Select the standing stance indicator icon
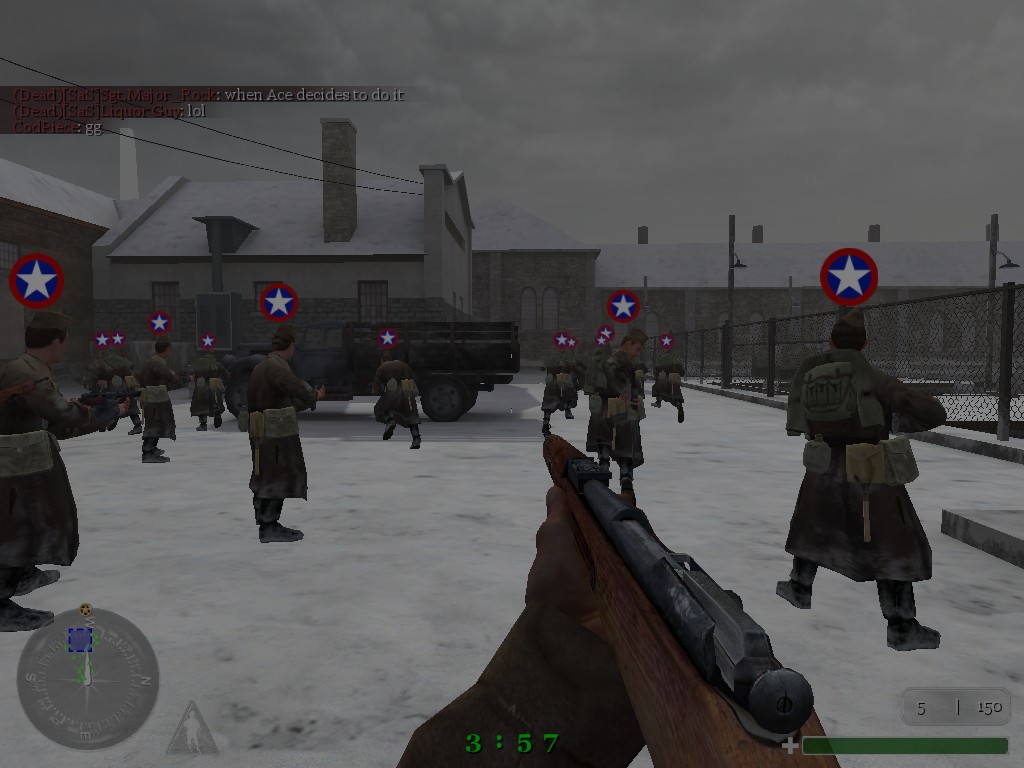 tap(191, 729)
